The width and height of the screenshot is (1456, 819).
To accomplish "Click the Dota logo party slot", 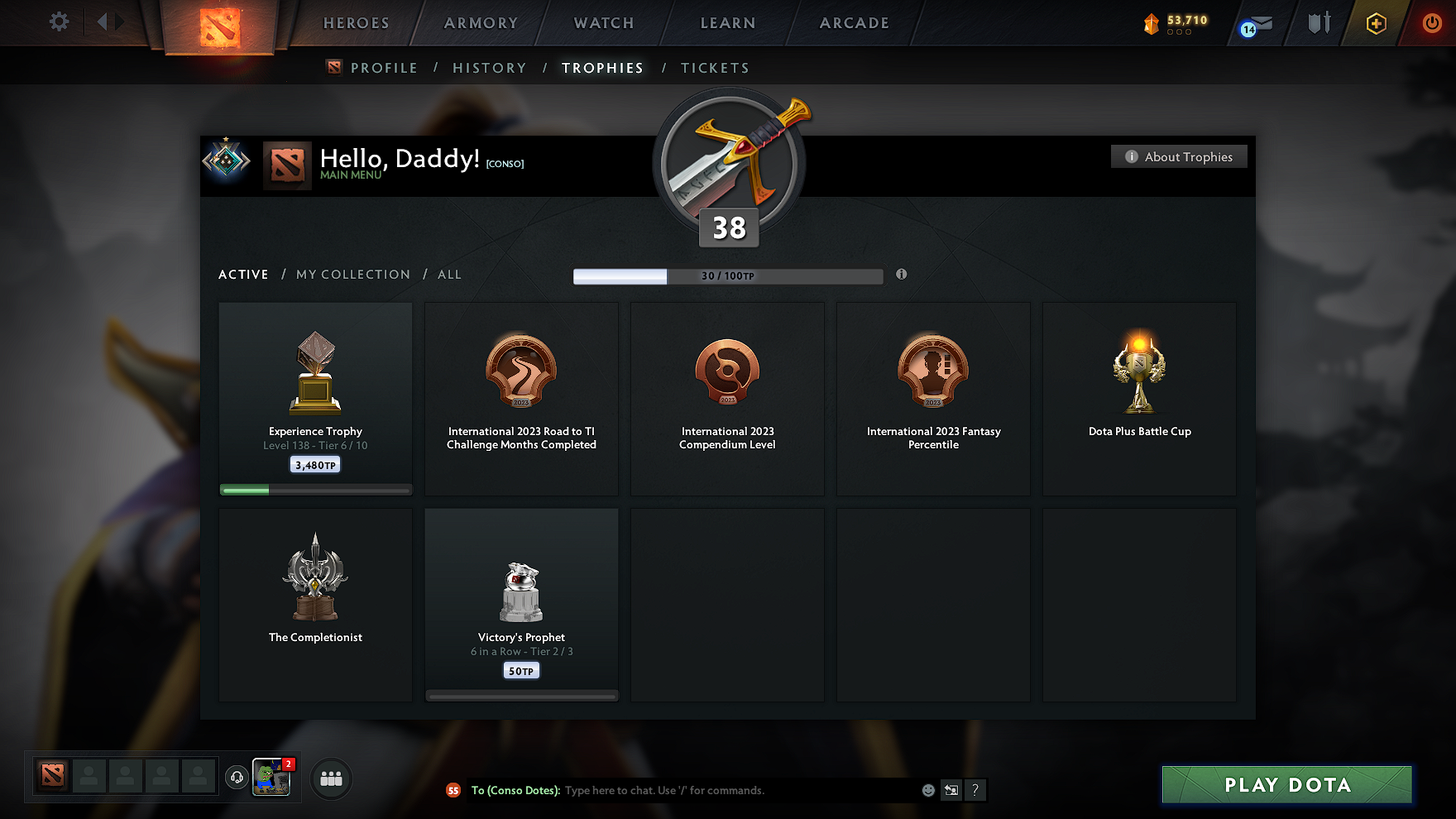I will 52,776.
